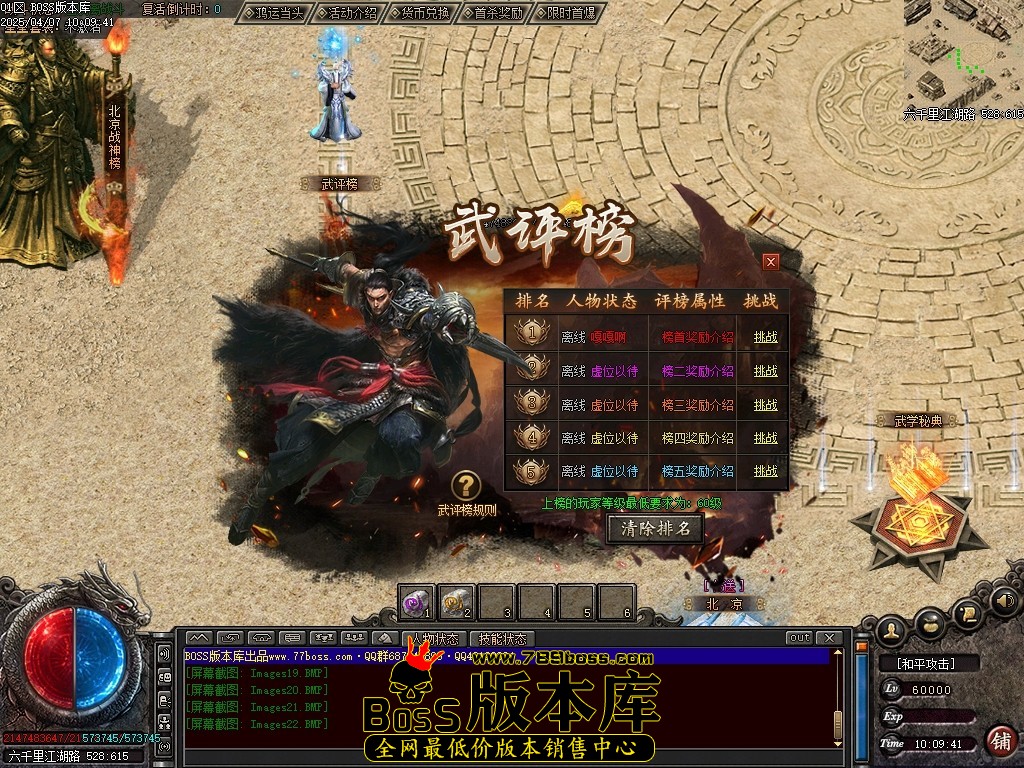Screen dimensions: 1024x768
Task: Select the 货币兑换 currency exchange menu
Action: [x=420, y=13]
